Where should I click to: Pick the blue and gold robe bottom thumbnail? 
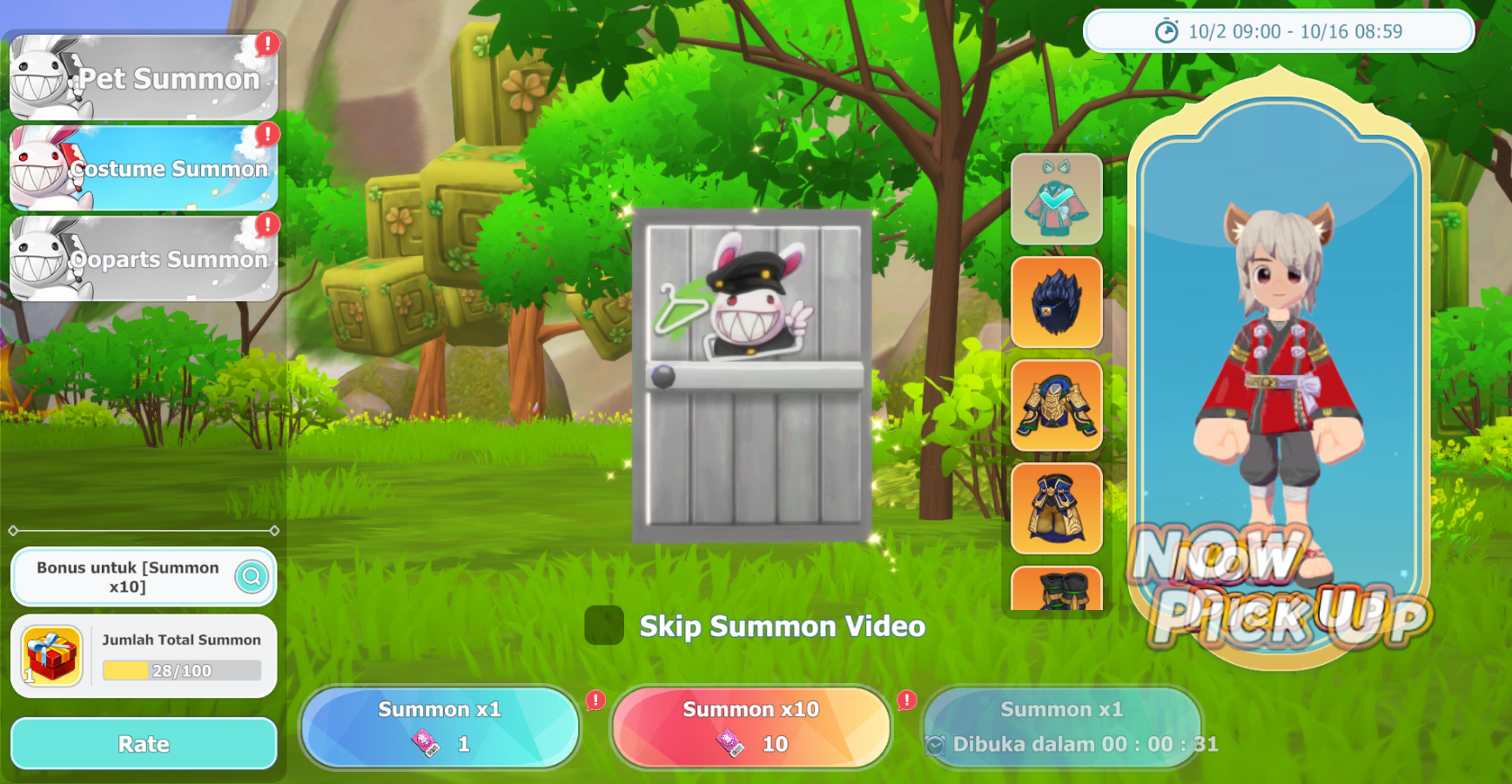pyautogui.click(x=1056, y=508)
